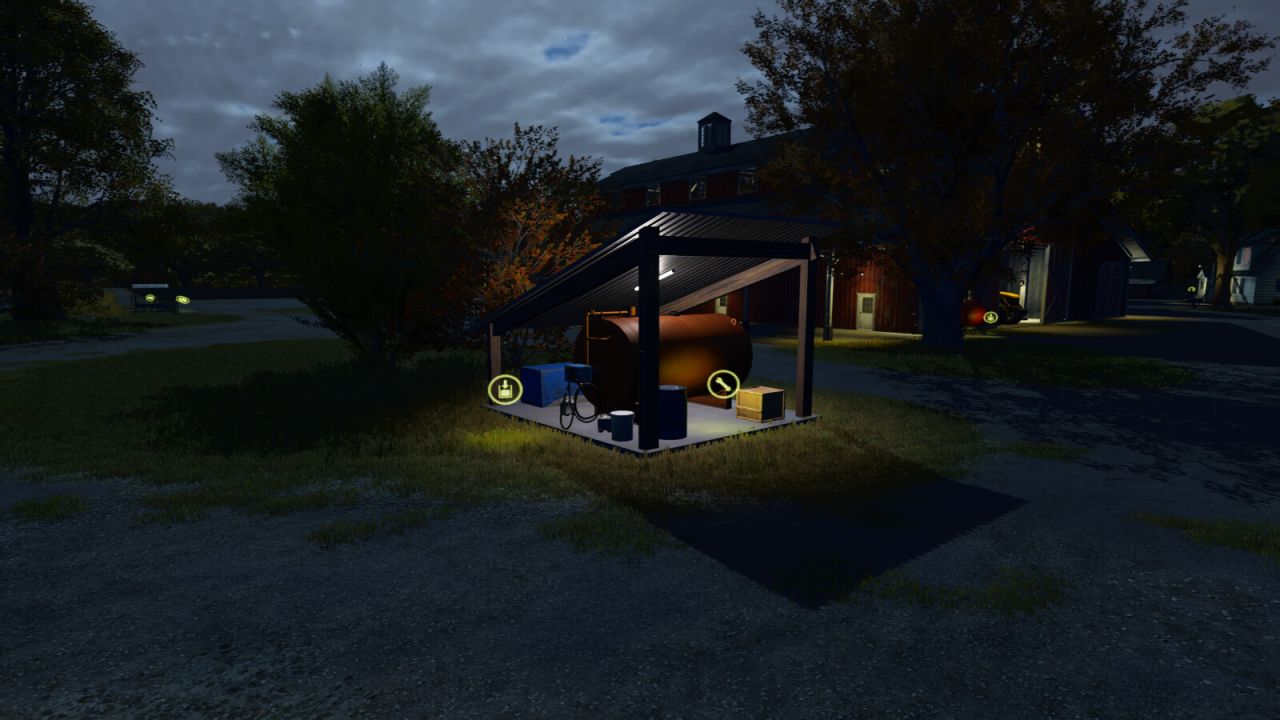Activate the tractor interaction icon near the barn
The image size is (1280, 720).
[990, 316]
